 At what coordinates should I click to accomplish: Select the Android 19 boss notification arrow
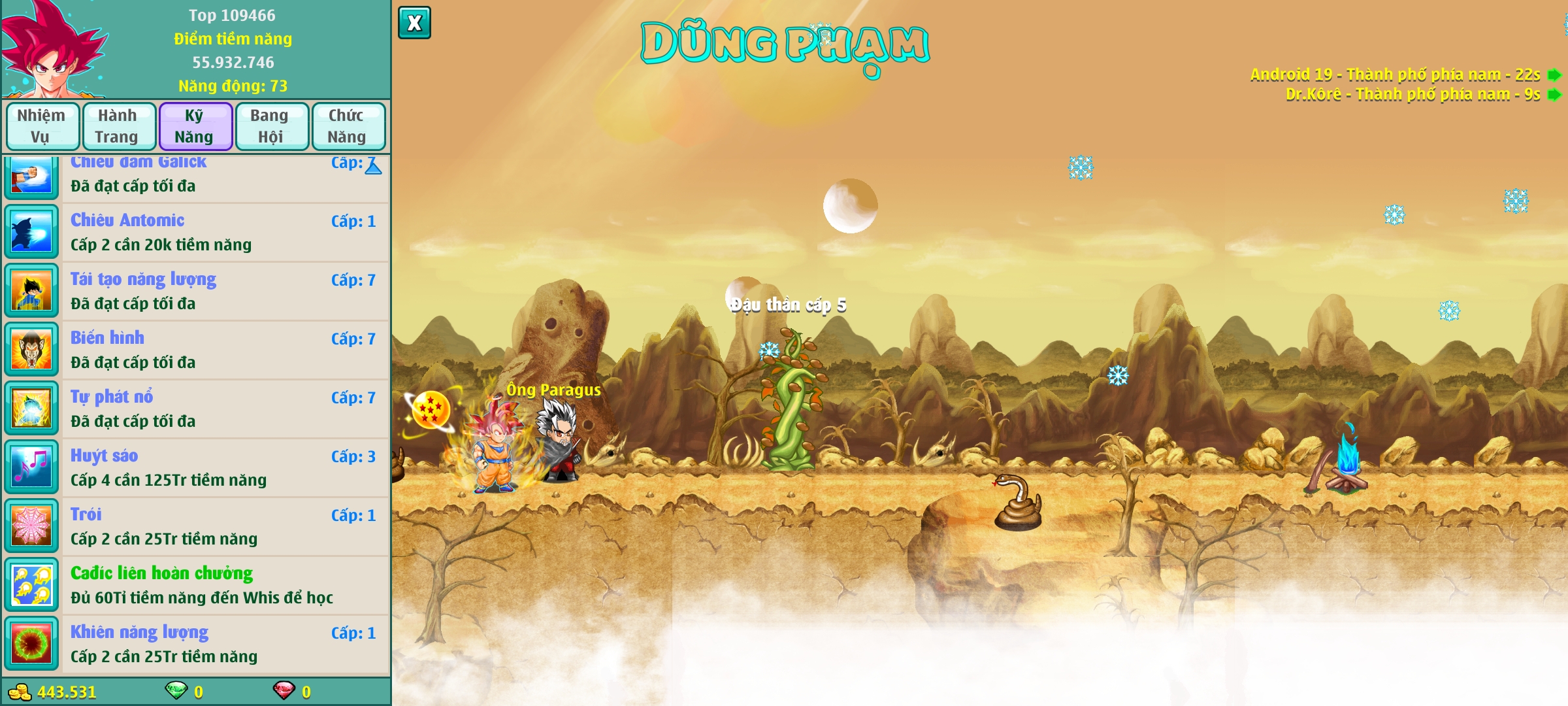tap(1554, 75)
